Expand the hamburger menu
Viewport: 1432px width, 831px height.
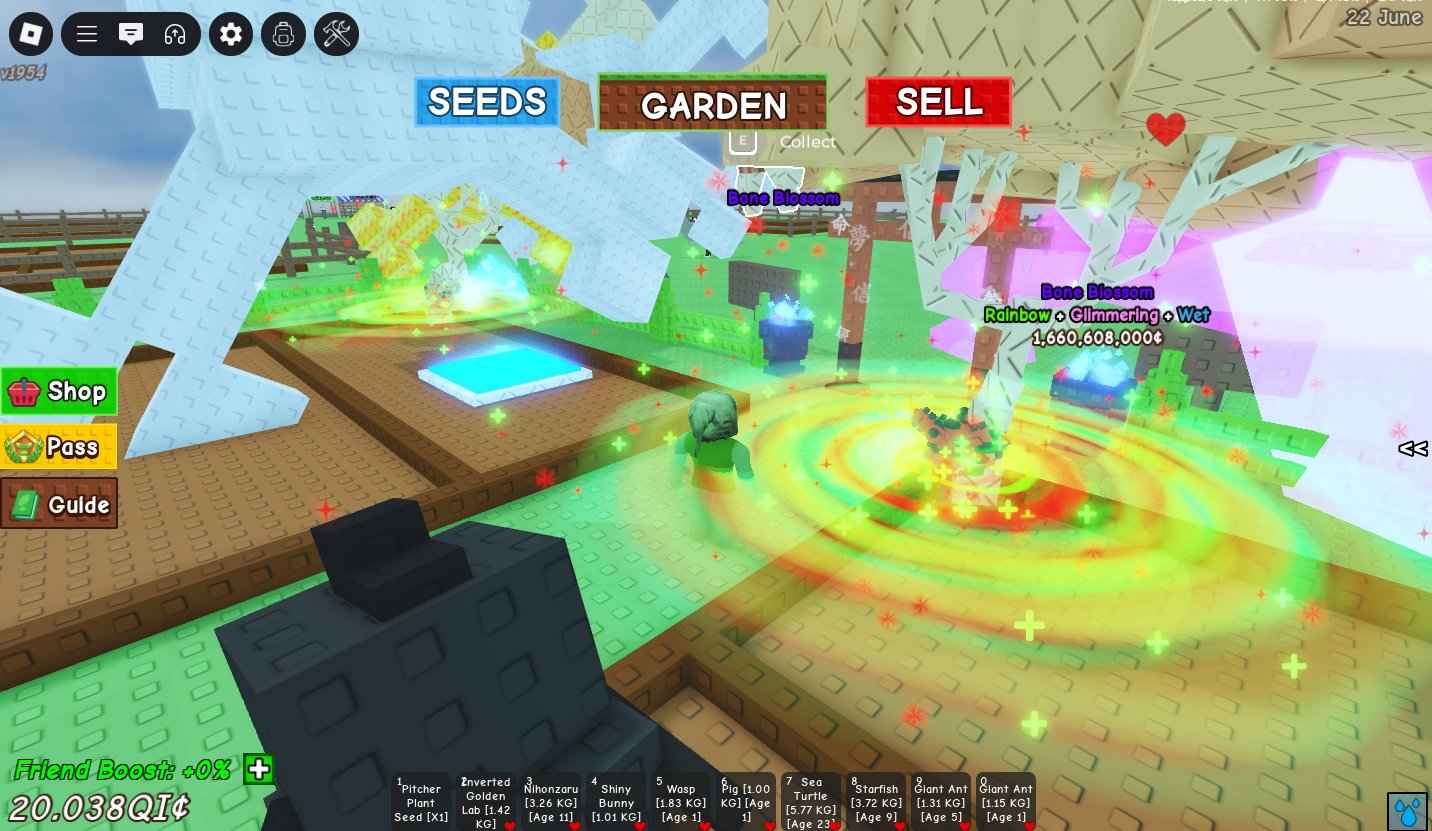point(86,33)
